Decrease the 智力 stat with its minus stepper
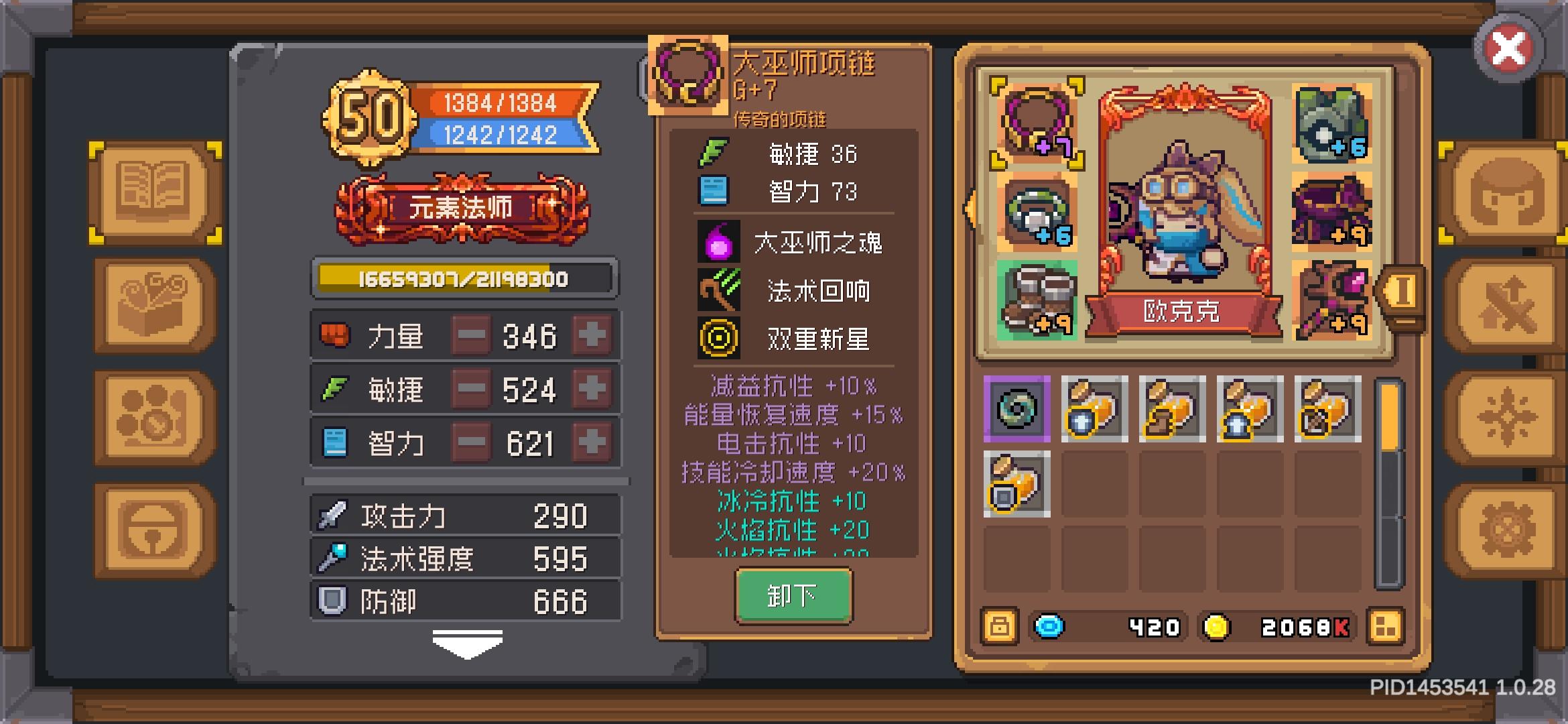Image resolution: width=1568 pixels, height=724 pixels. pos(471,442)
